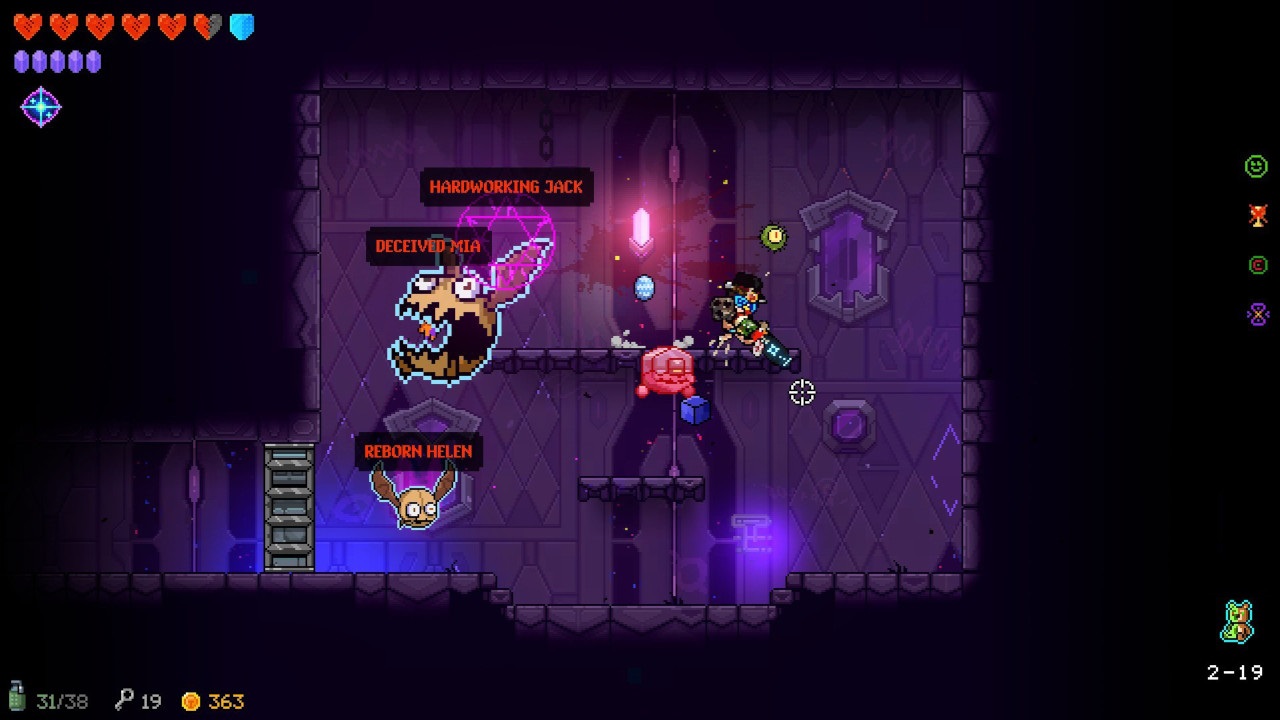Click the floating clock pickup near the doorway
This screenshot has height=720, width=1280.
pyautogui.click(x=773, y=238)
